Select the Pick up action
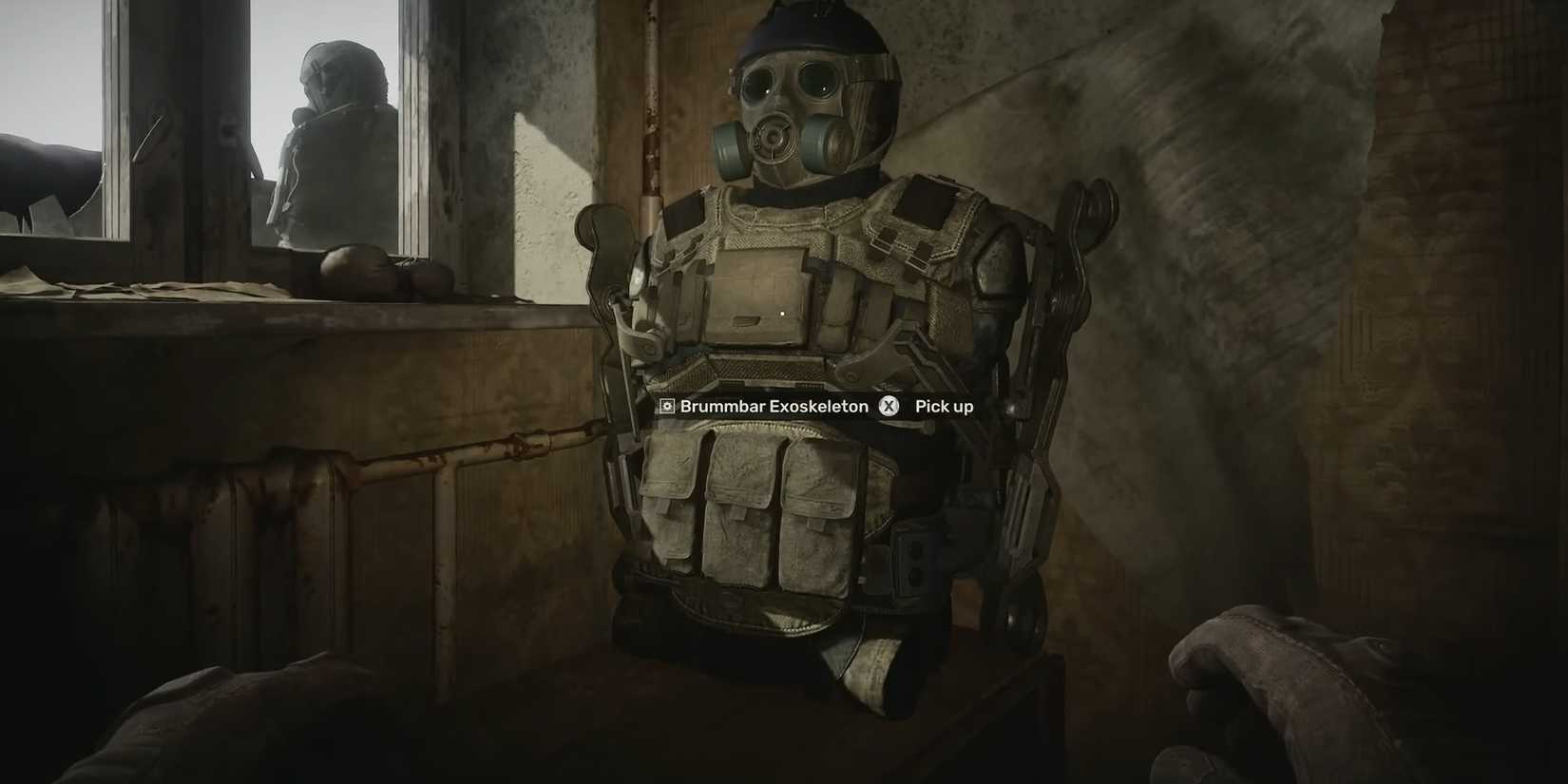The image size is (1568, 784). [x=944, y=406]
